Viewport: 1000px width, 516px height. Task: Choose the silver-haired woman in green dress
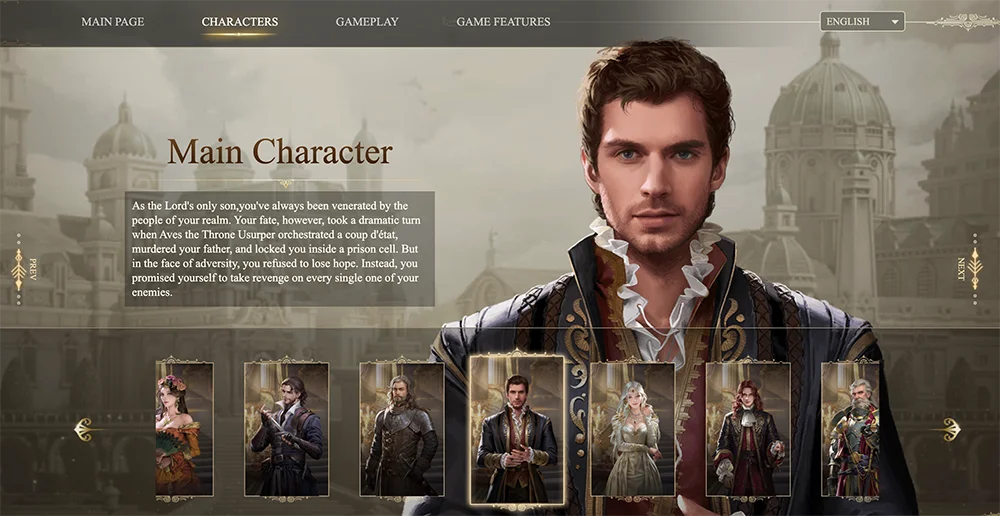[x=632, y=429]
